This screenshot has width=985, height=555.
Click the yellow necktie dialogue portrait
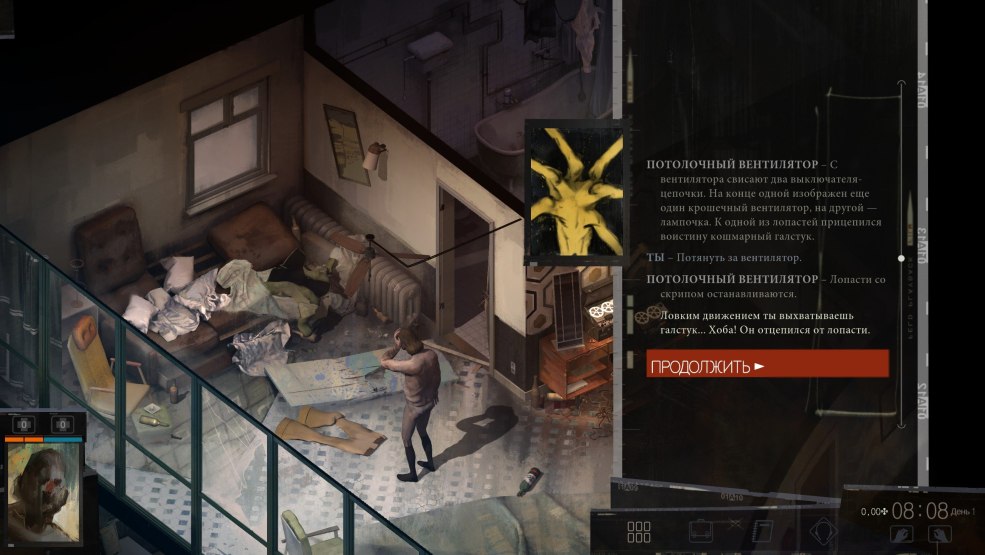click(x=575, y=192)
